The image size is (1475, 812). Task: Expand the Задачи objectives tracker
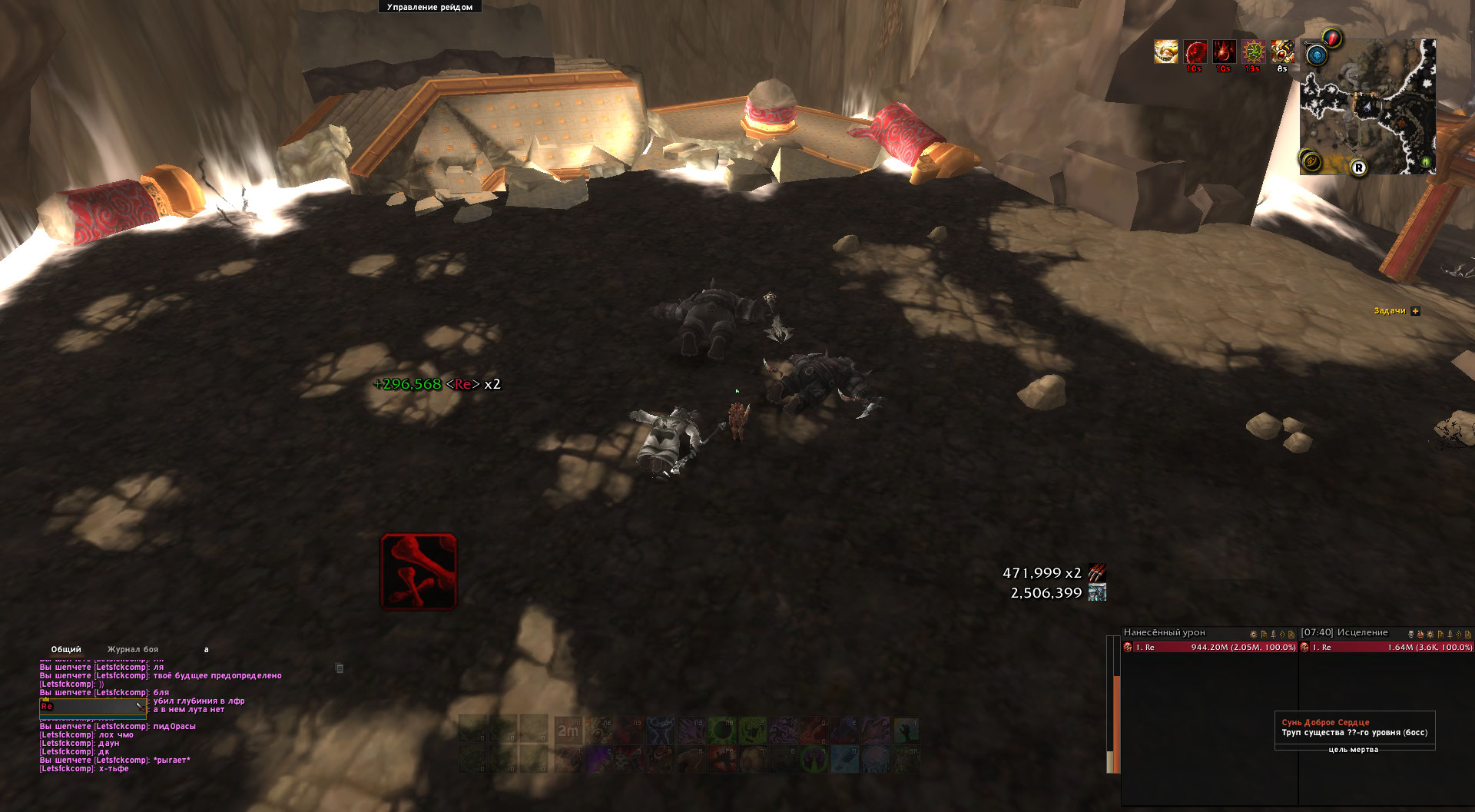pos(1416,311)
